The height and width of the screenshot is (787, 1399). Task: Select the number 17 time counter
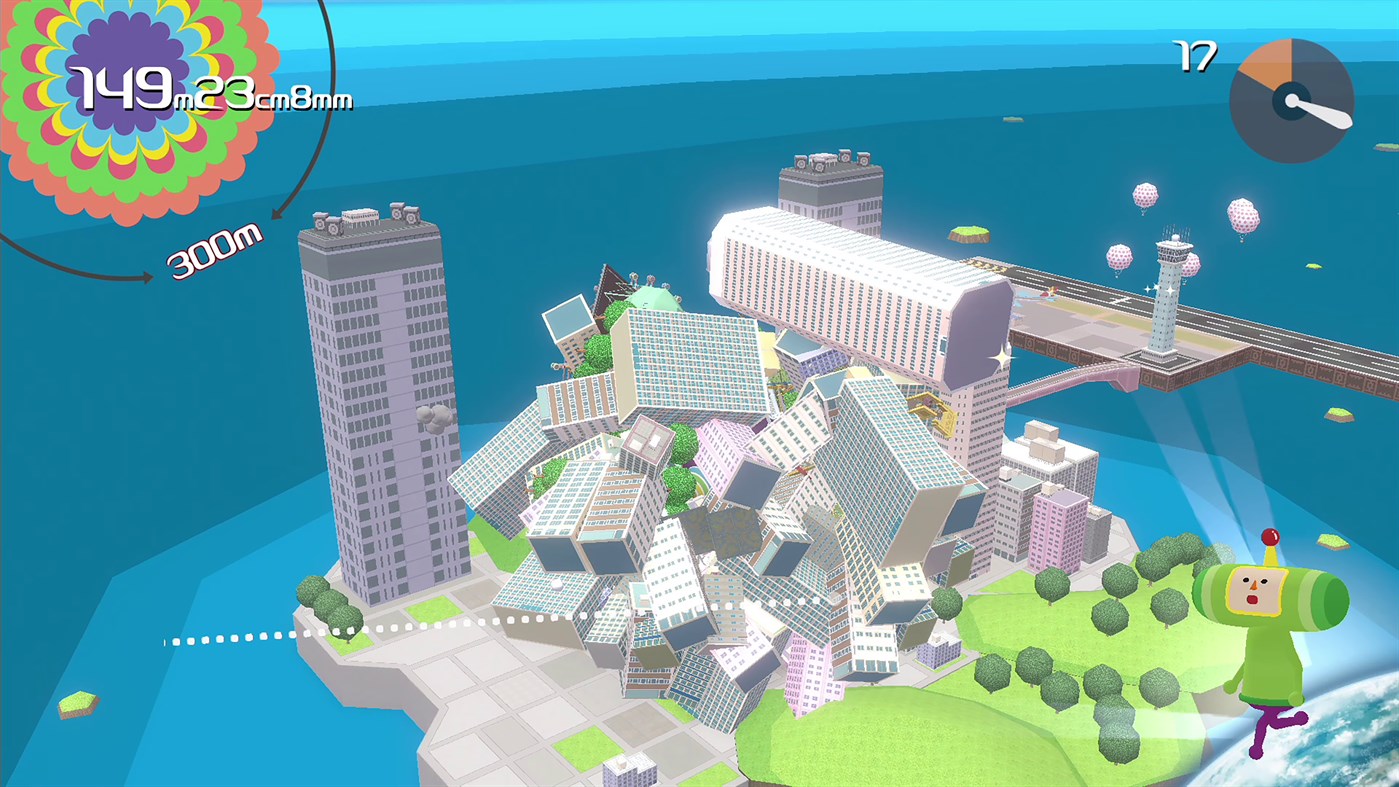coord(1196,56)
